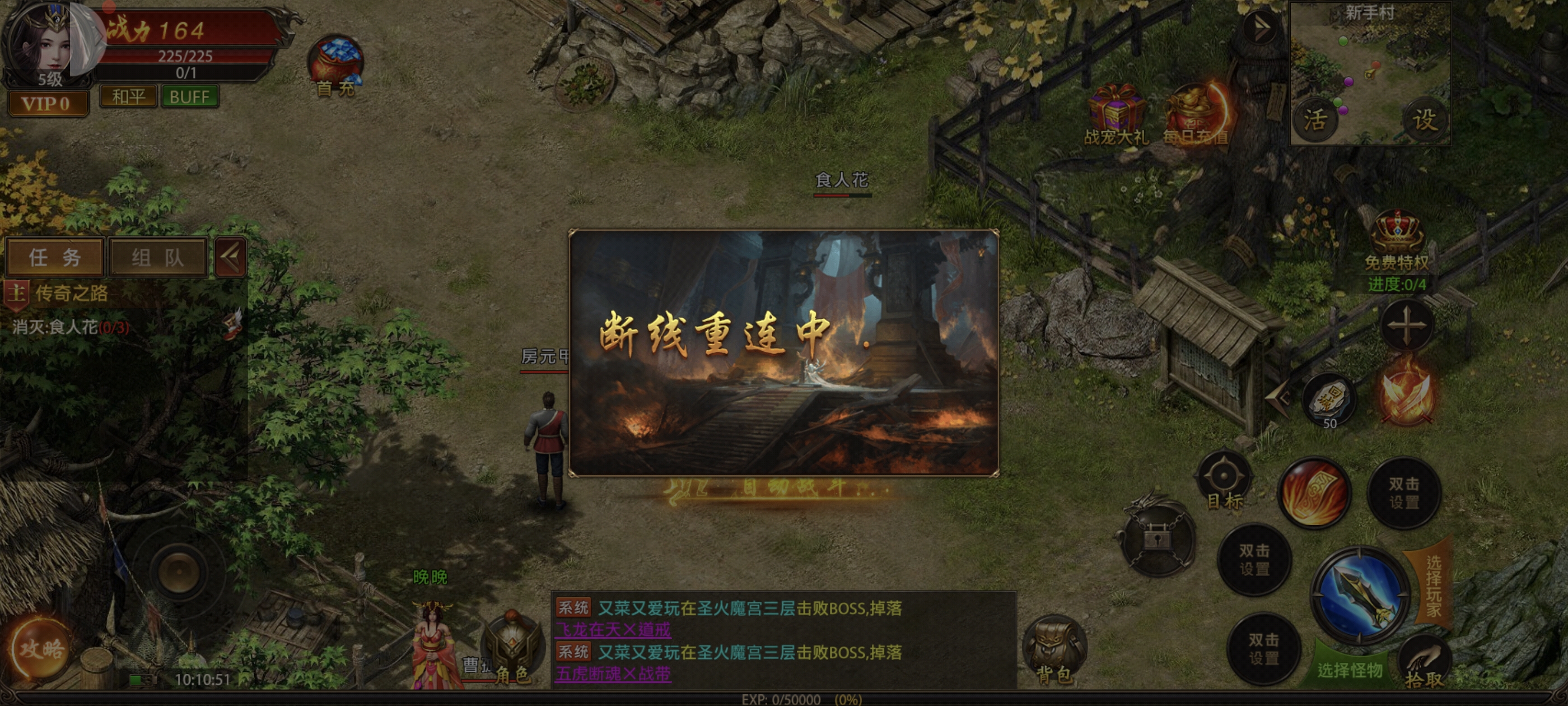Use the blue sword basic attack
1568x706 pixels.
pyautogui.click(x=1360, y=595)
